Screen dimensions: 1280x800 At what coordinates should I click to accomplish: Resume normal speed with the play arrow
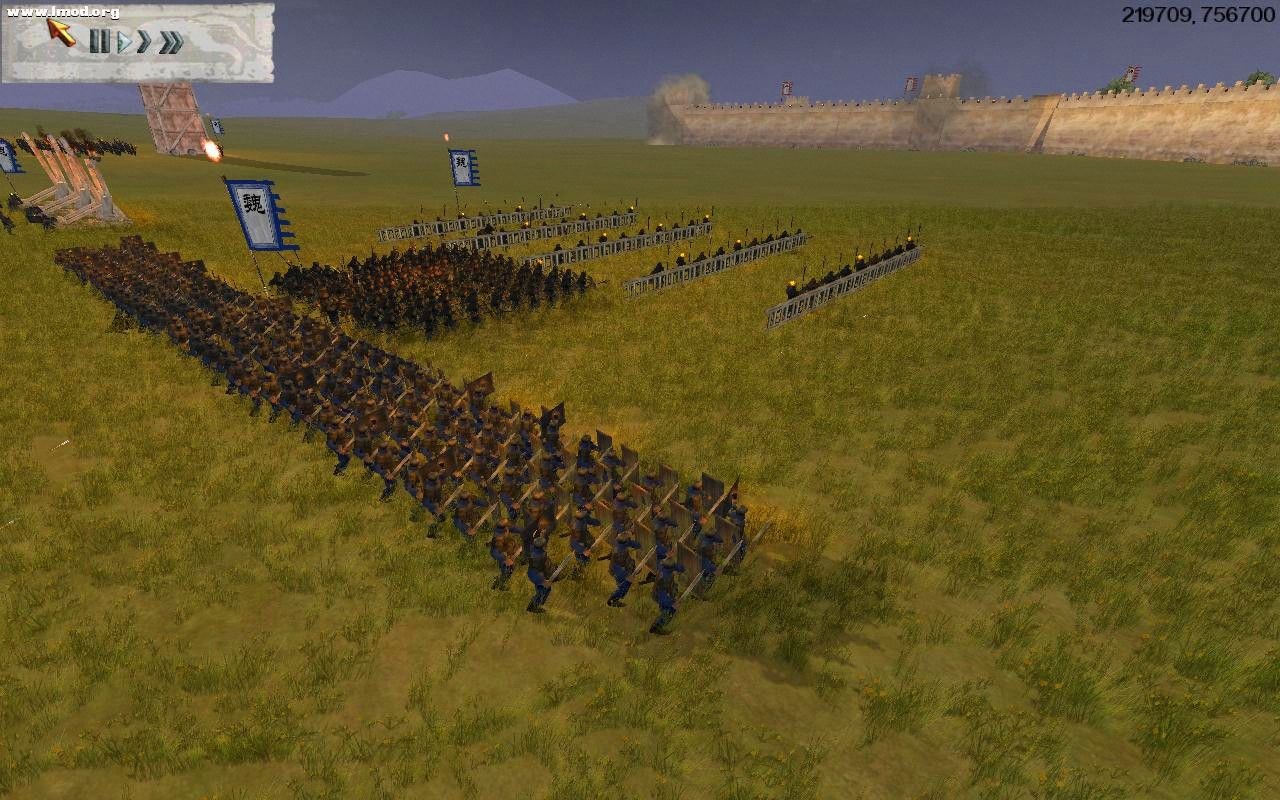(124, 42)
